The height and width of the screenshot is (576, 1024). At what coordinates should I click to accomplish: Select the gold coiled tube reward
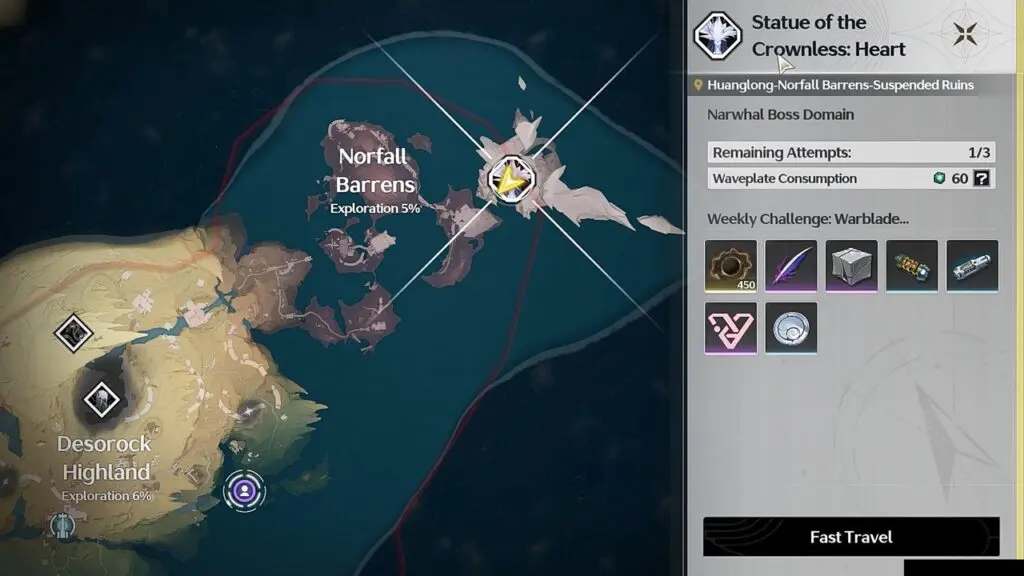pyautogui.click(x=911, y=266)
